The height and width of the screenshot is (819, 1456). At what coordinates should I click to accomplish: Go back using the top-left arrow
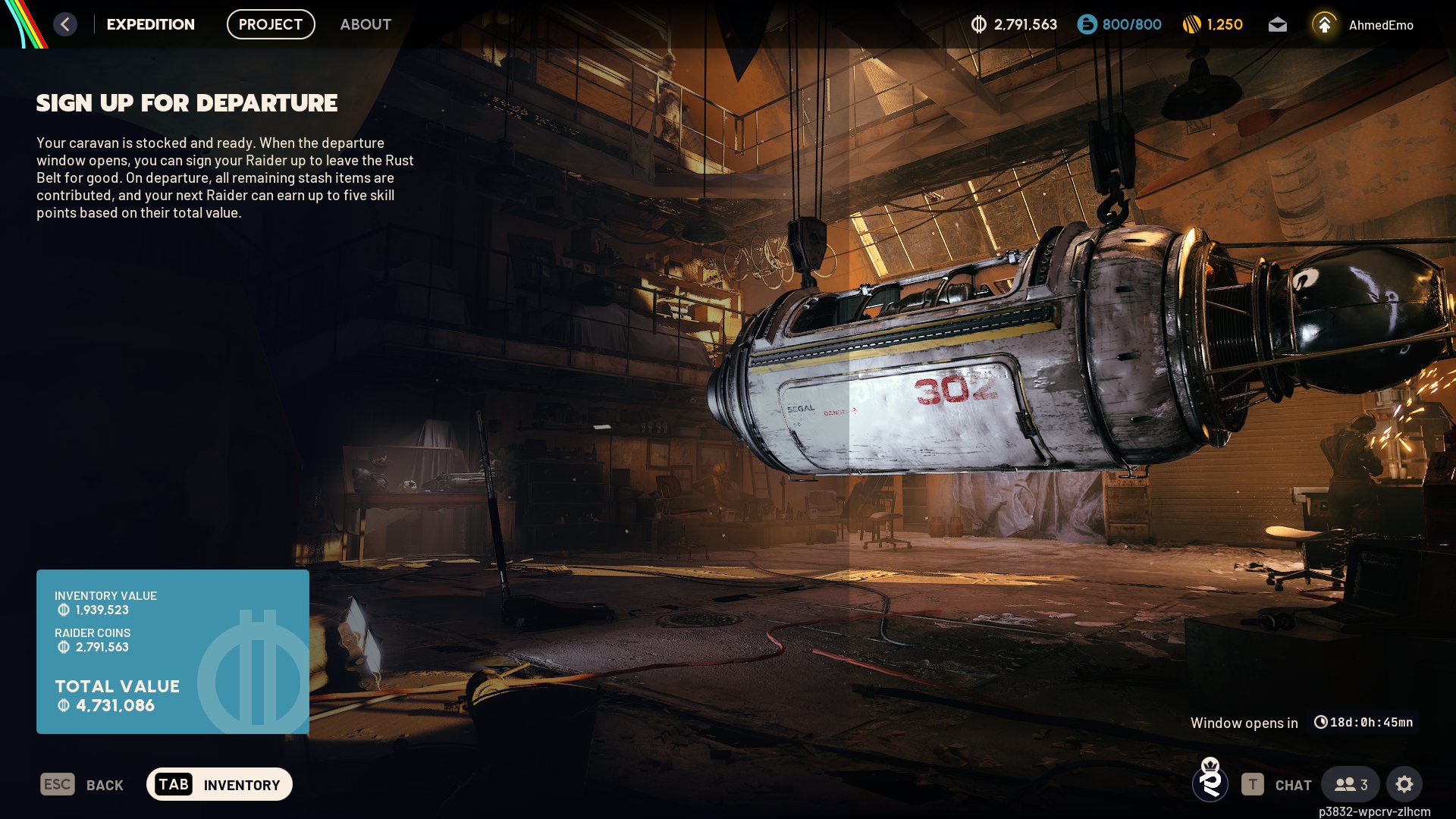point(65,24)
